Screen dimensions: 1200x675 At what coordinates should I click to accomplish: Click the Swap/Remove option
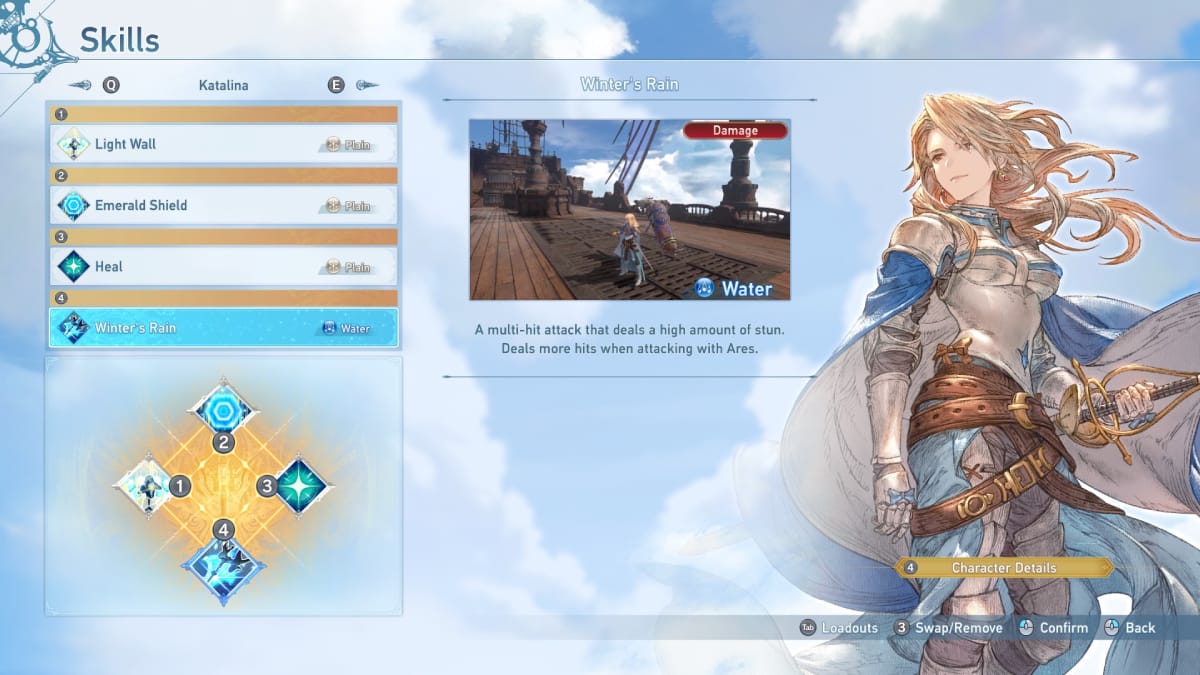tap(947, 628)
